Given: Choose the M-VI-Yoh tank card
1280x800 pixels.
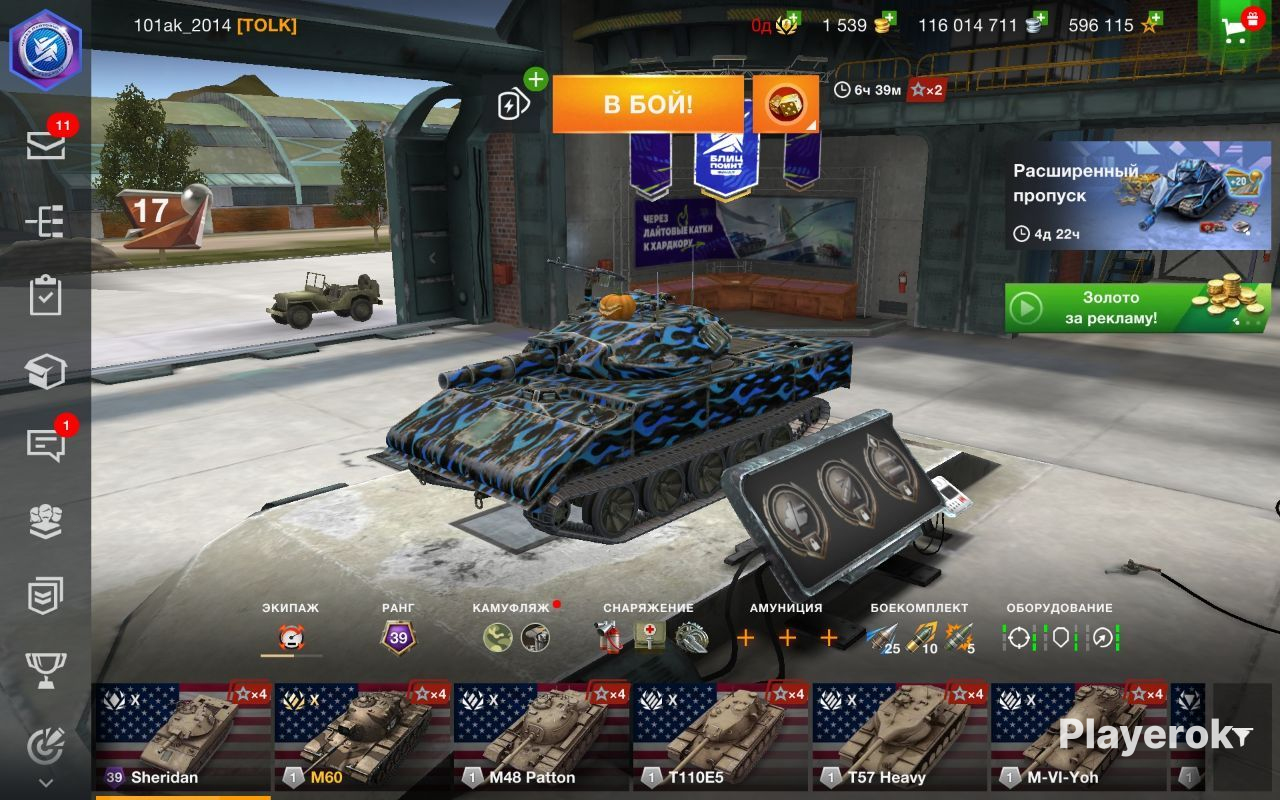Looking at the screenshot, I should (1078, 735).
